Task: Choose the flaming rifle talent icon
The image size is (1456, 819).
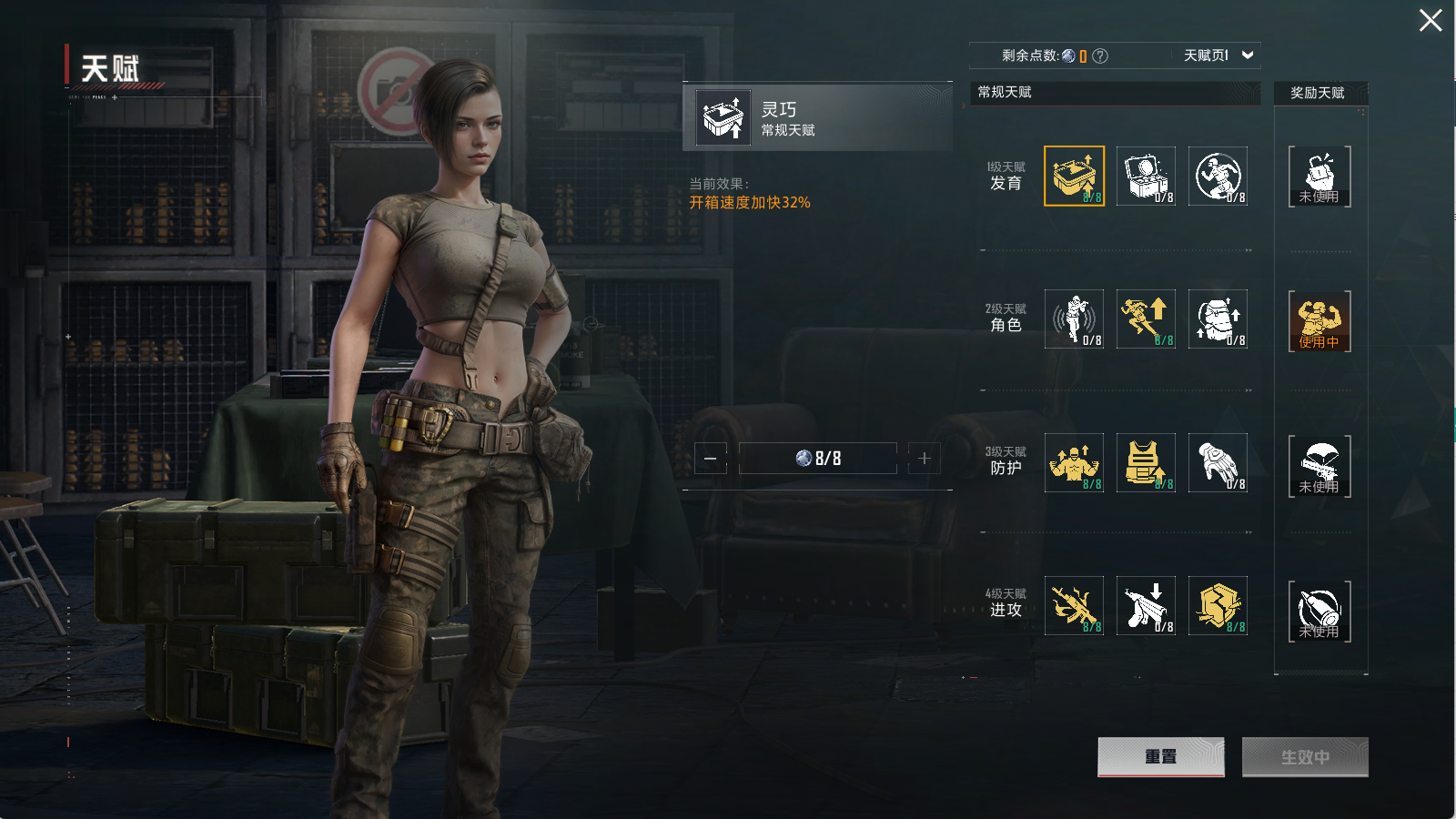Action: click(1074, 606)
